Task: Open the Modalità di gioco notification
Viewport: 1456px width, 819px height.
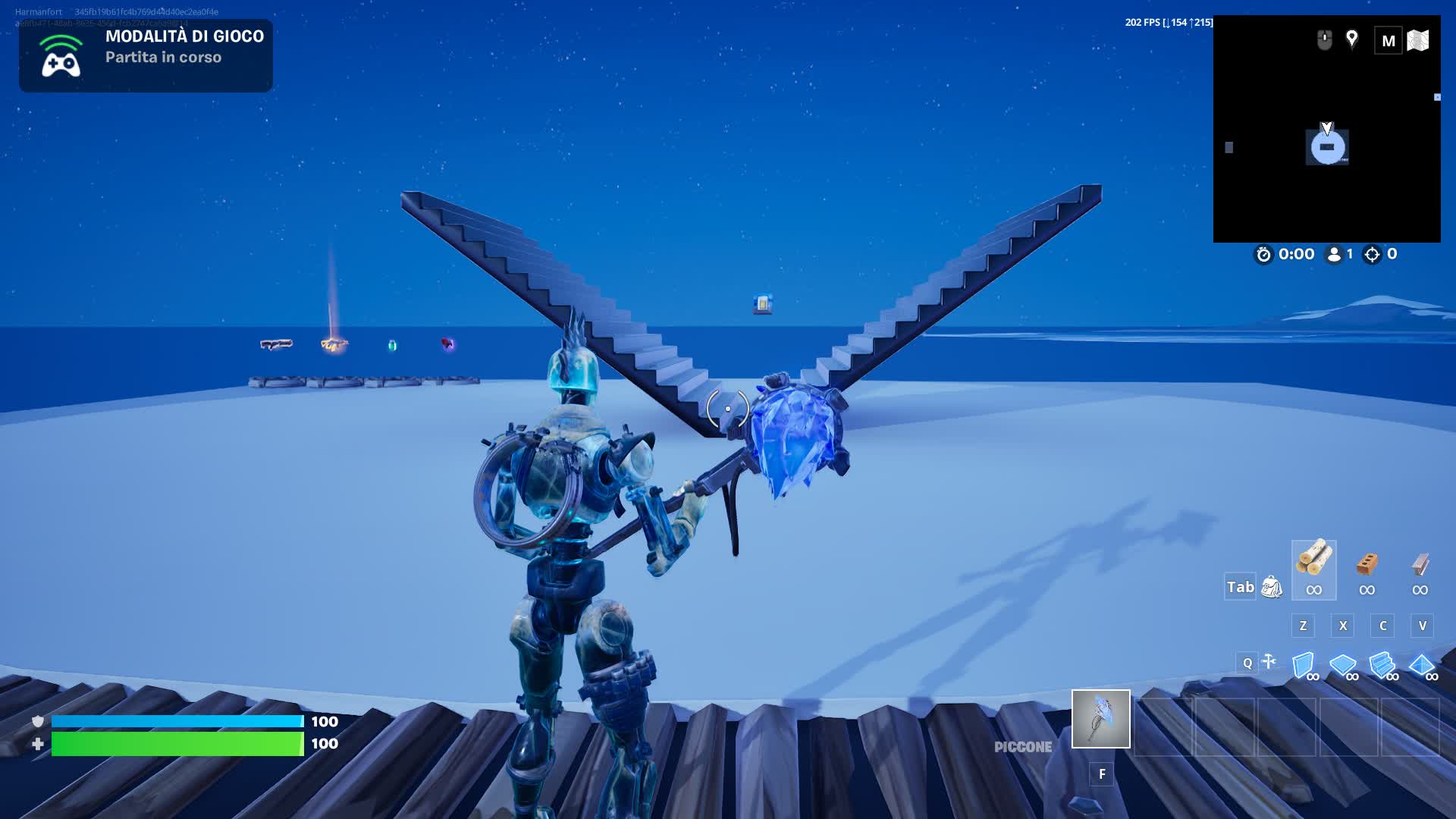Action: pyautogui.click(x=146, y=55)
